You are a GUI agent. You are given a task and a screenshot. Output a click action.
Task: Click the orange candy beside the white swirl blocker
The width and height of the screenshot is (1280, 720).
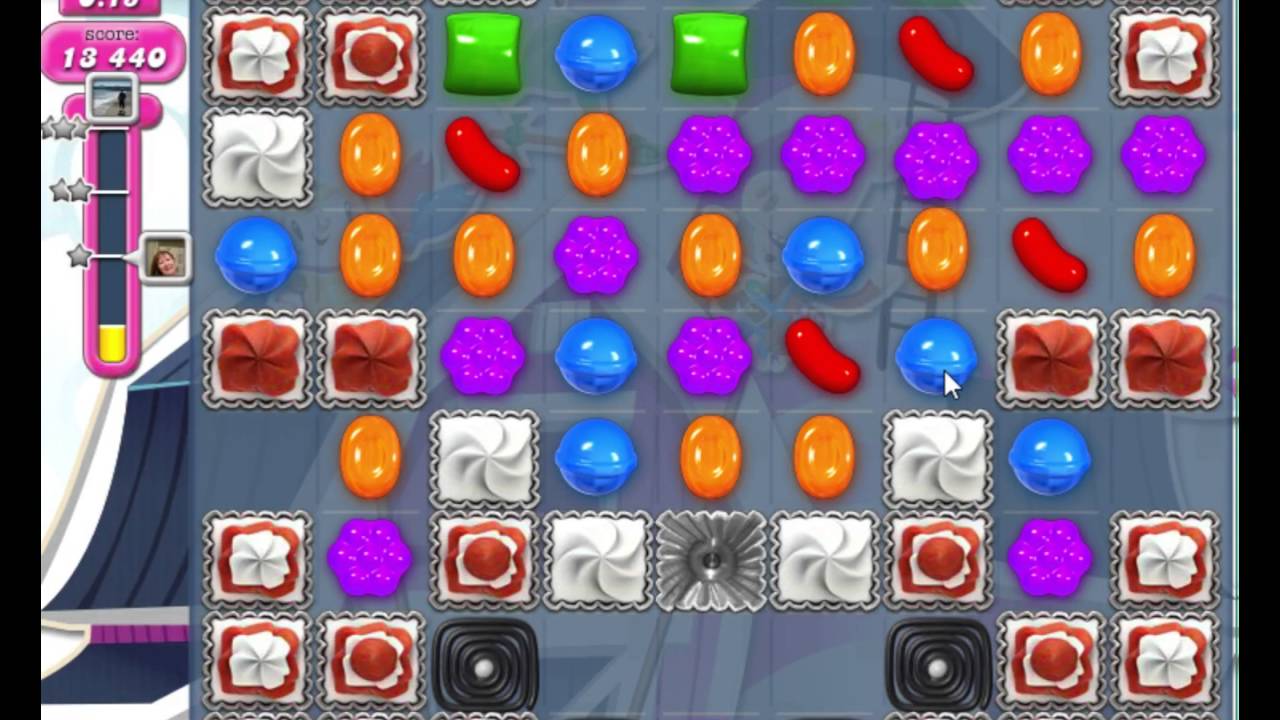371,460
